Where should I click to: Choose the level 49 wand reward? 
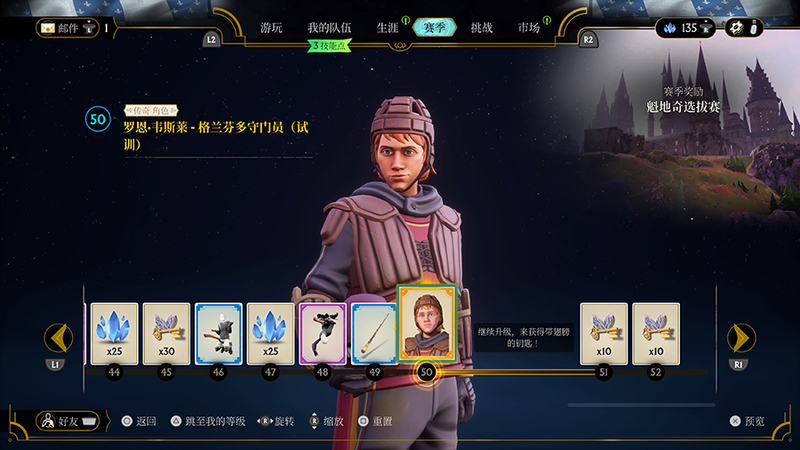click(x=374, y=332)
